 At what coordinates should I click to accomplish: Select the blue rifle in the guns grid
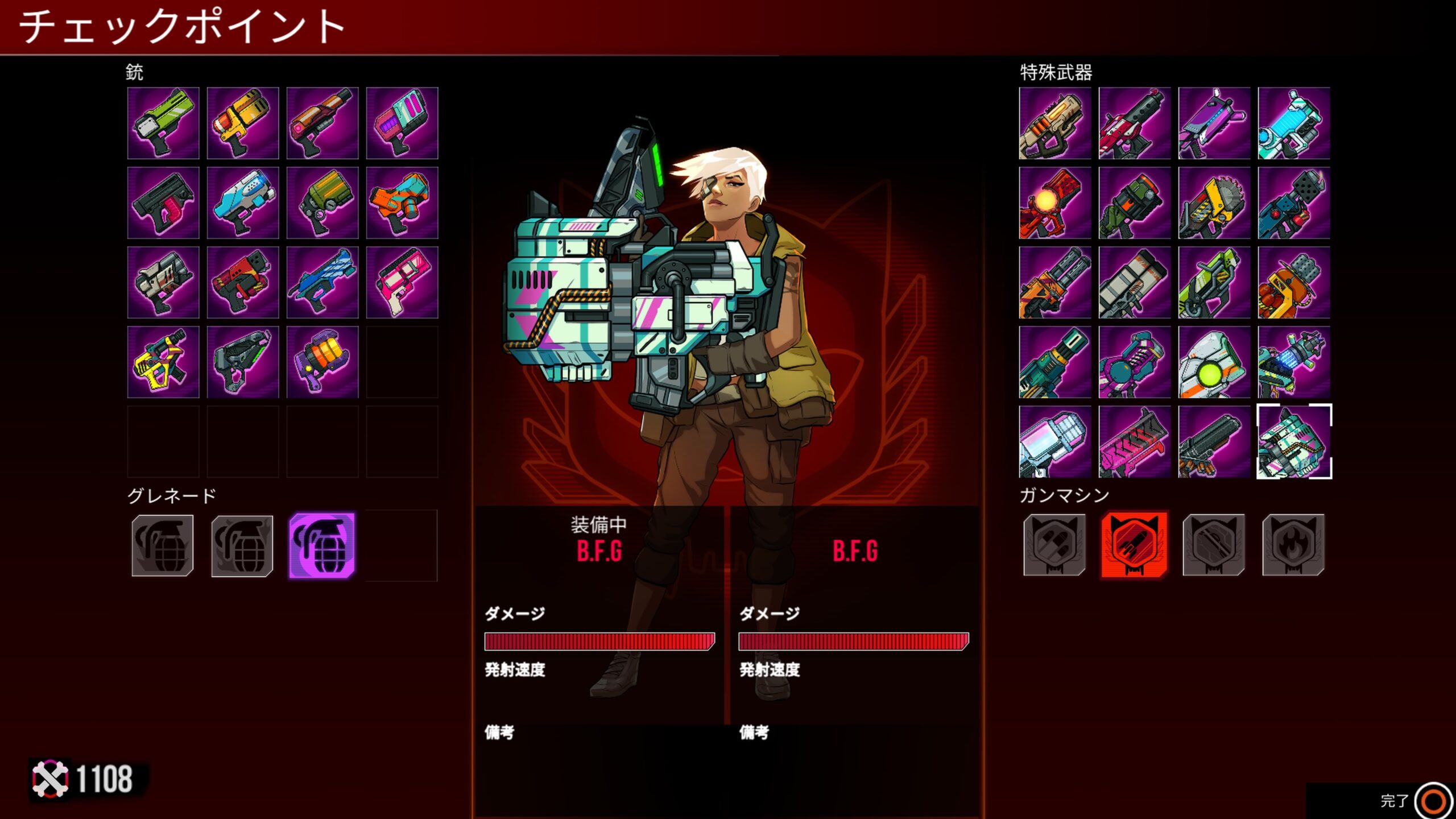322,282
